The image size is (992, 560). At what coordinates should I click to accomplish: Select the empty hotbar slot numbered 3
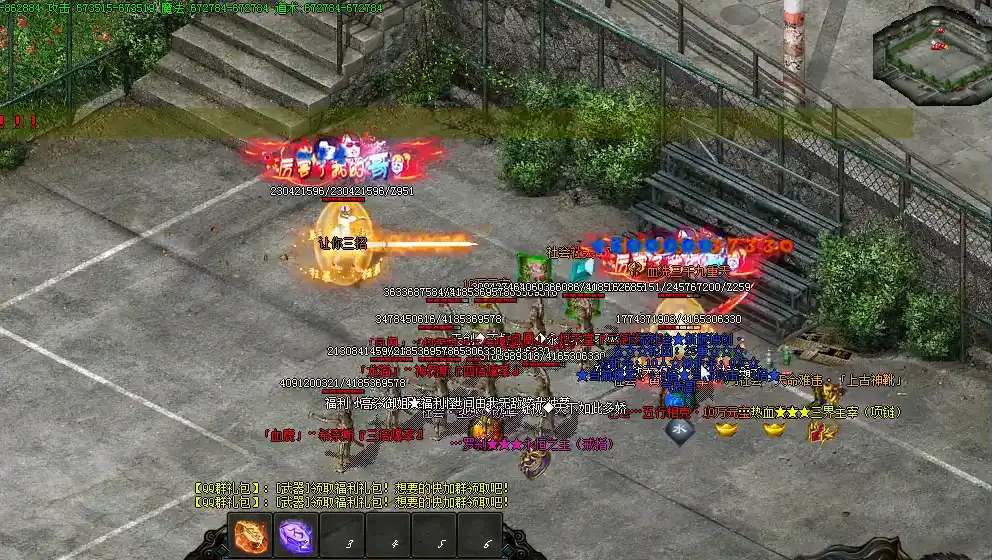point(342,537)
